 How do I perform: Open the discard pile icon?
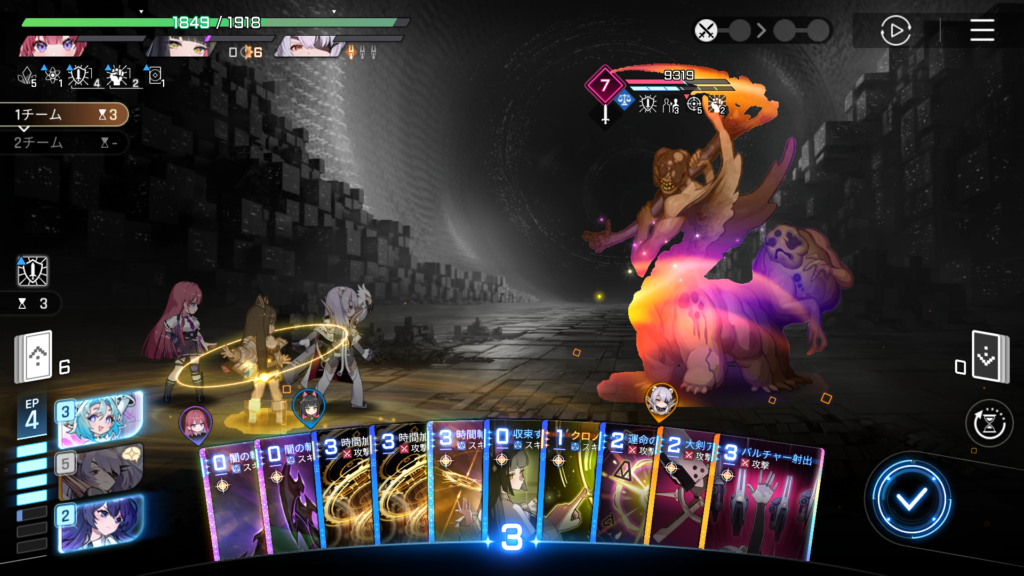click(990, 359)
